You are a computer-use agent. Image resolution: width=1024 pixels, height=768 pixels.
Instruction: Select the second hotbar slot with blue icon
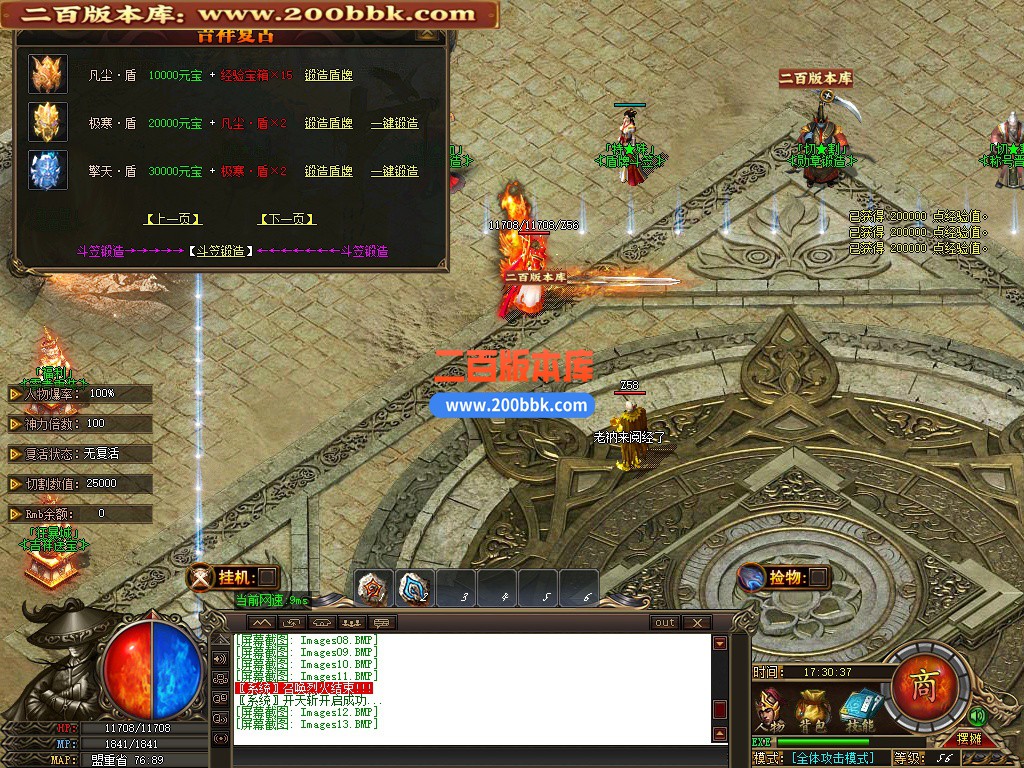tap(414, 588)
